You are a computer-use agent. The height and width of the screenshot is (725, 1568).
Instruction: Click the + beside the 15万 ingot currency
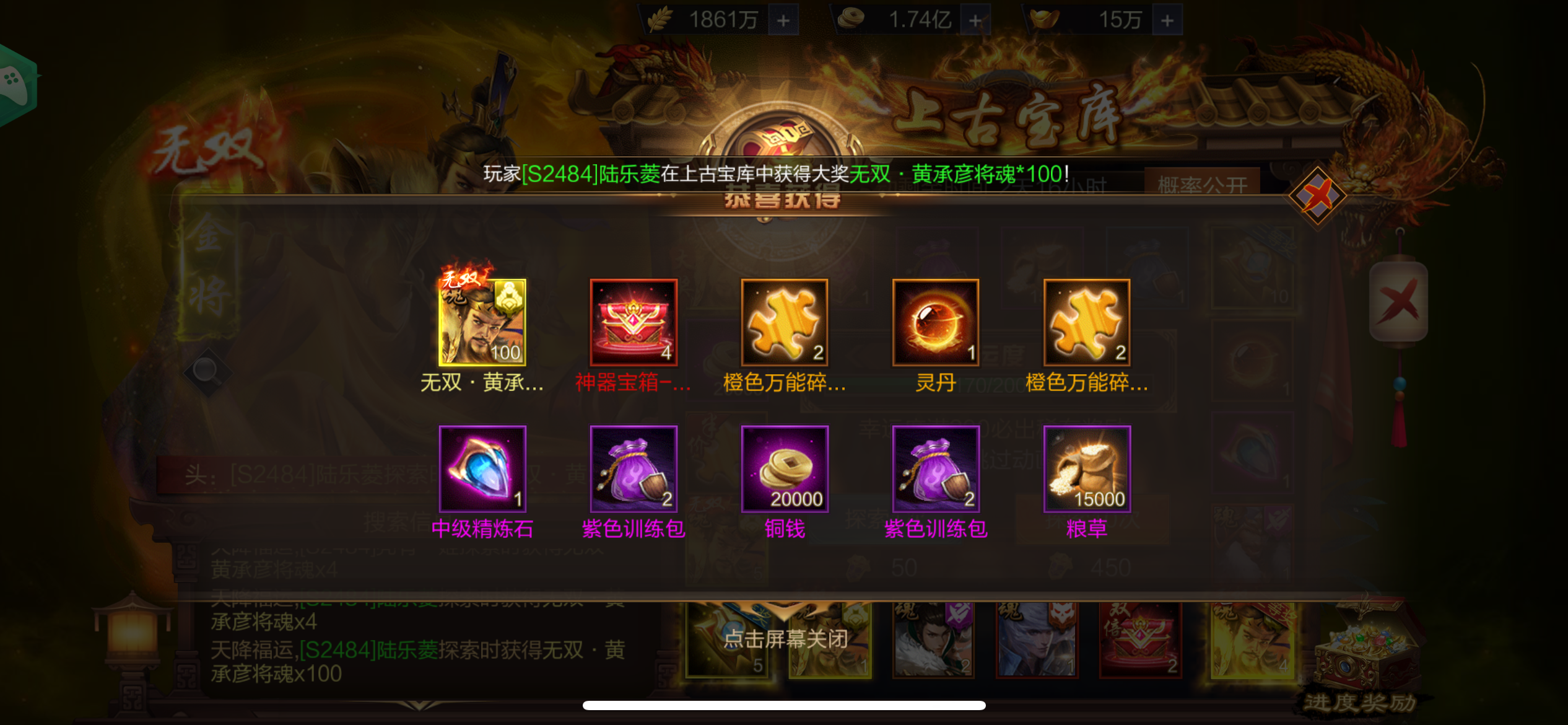point(1167,19)
